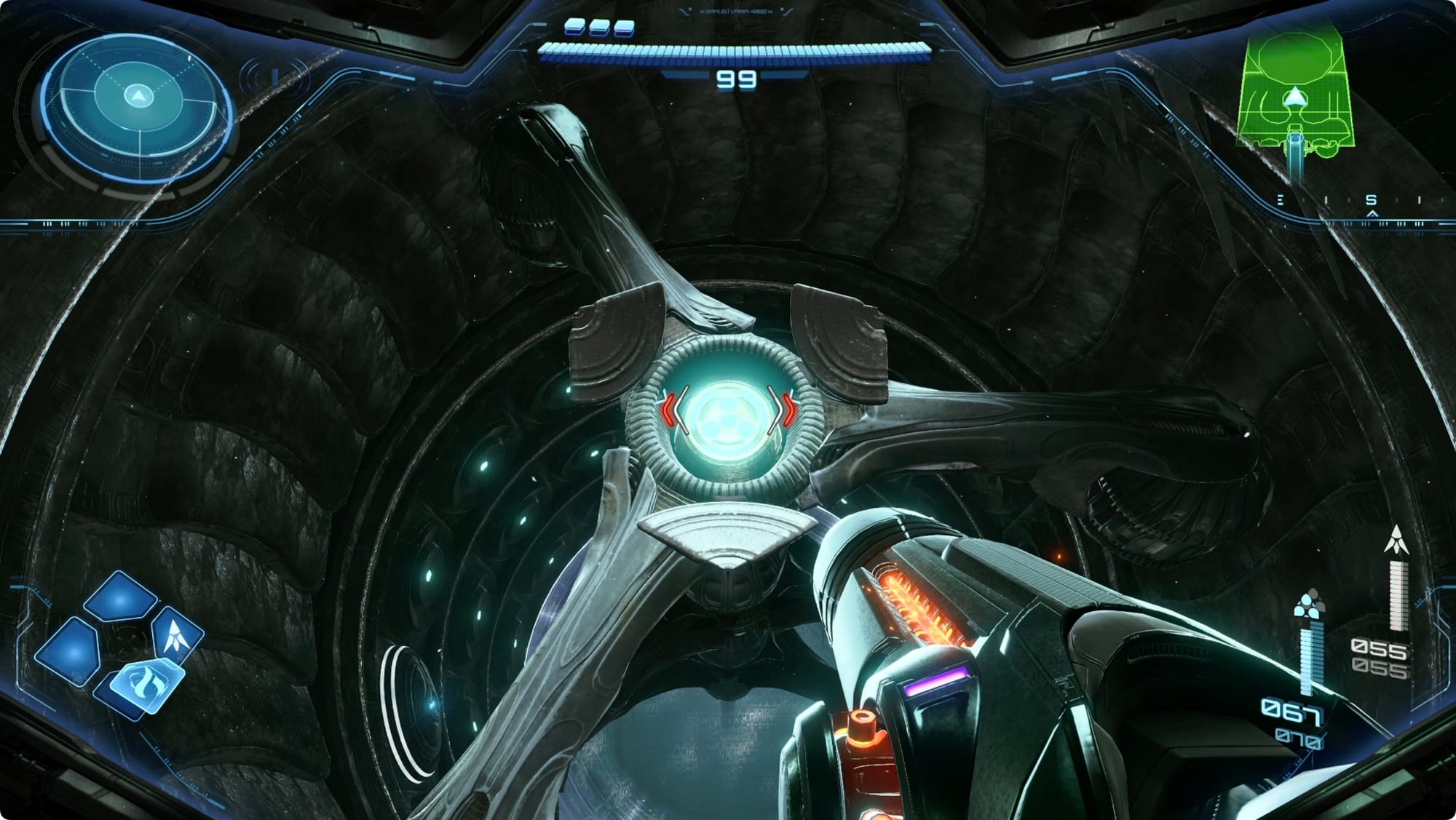Click the compass south marker
Image resolution: width=1456 pixels, height=820 pixels.
pyautogui.click(x=1372, y=199)
